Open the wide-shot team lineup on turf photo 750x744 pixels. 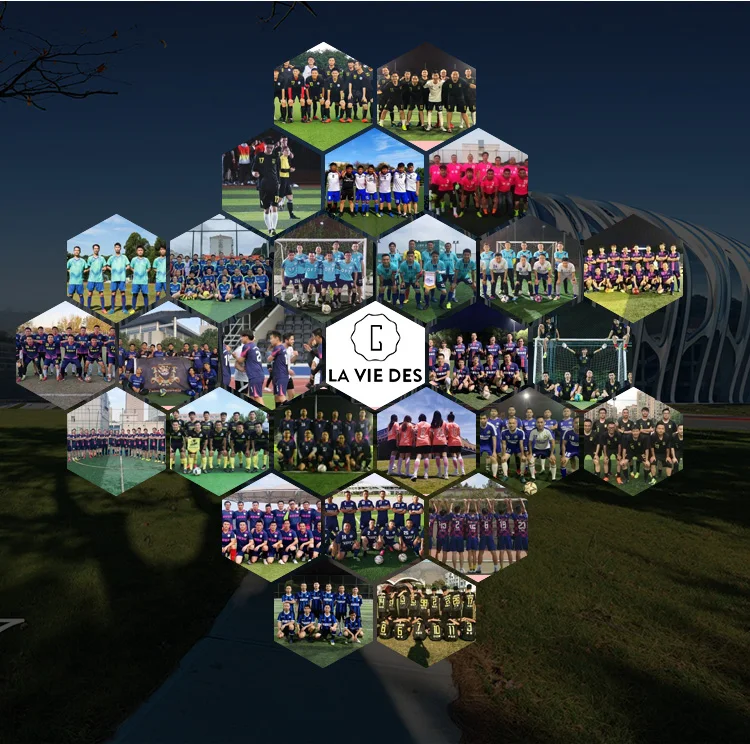click(x=117, y=441)
